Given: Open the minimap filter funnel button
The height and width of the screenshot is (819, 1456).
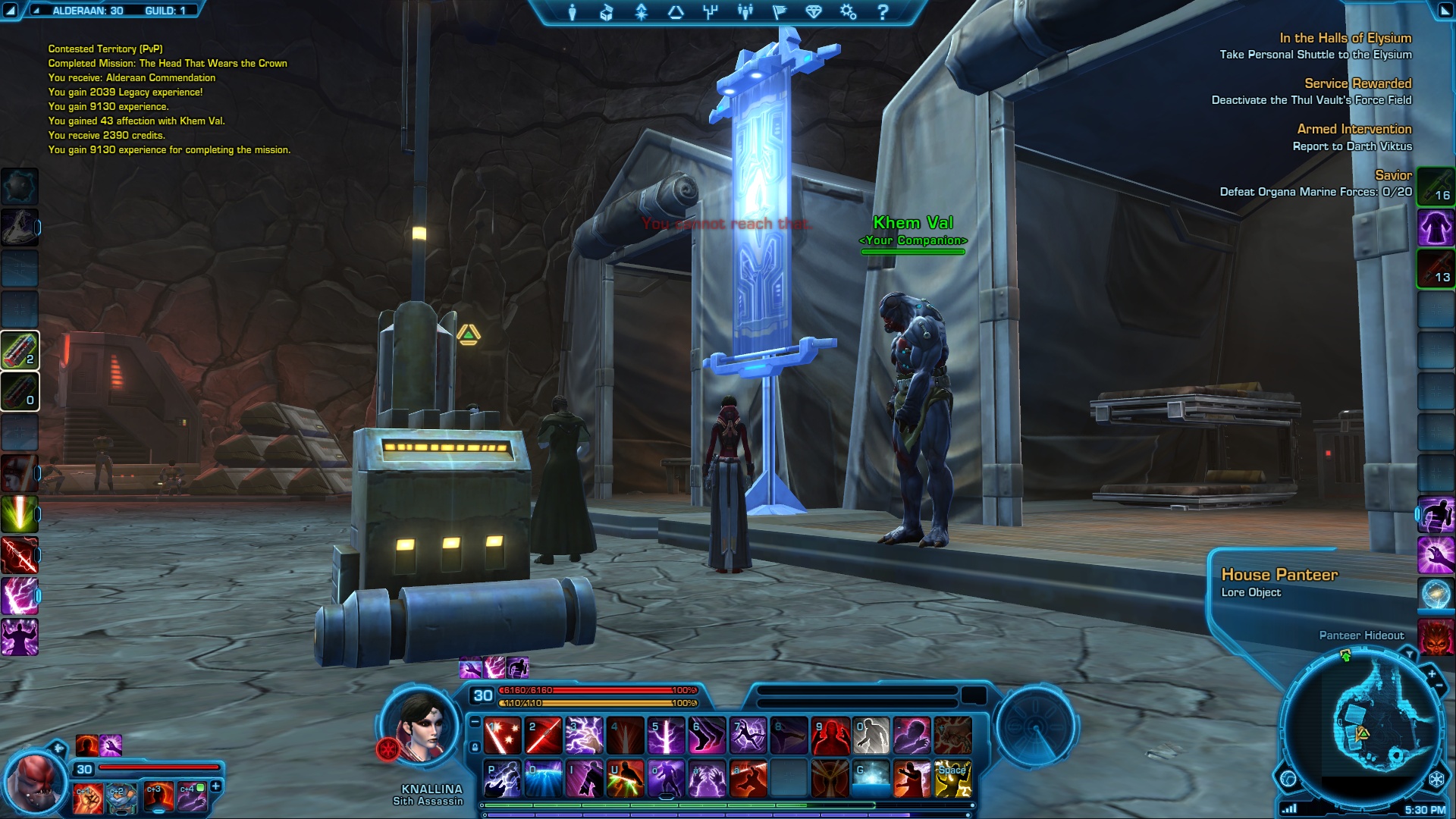Looking at the screenshot, I should tap(1409, 654).
